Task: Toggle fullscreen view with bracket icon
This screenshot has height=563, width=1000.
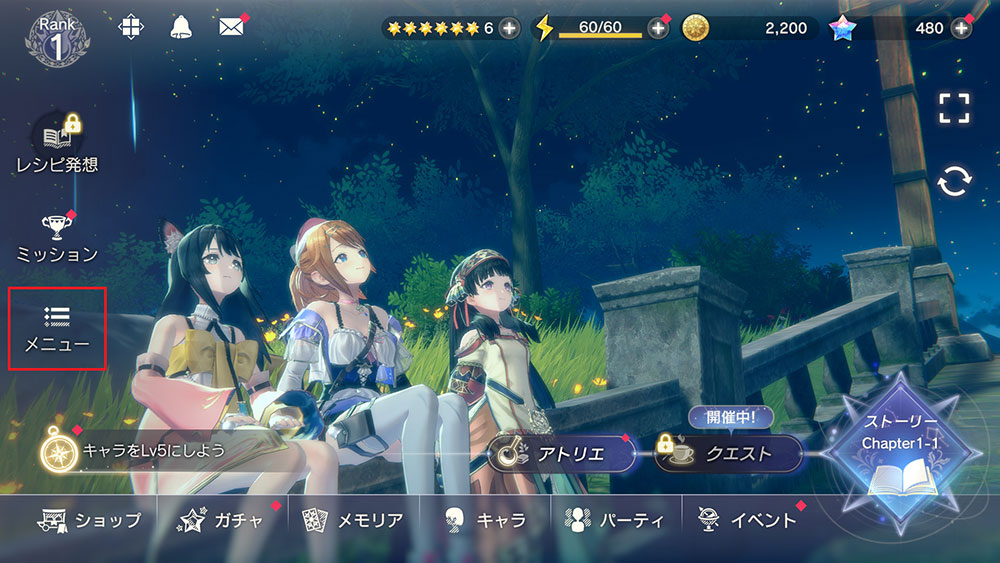Action: [955, 108]
